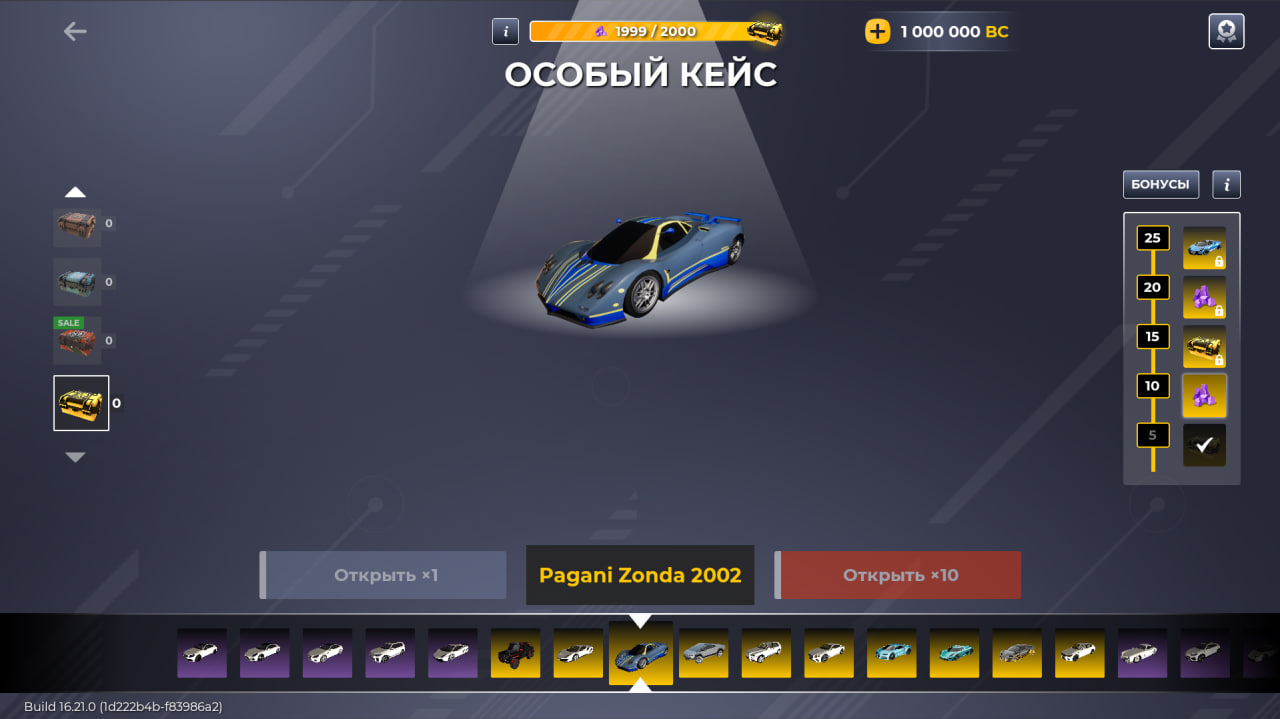Image resolution: width=1280 pixels, height=719 pixels.
Task: Pick the brown rusty case
Action: pyautogui.click(x=77, y=224)
